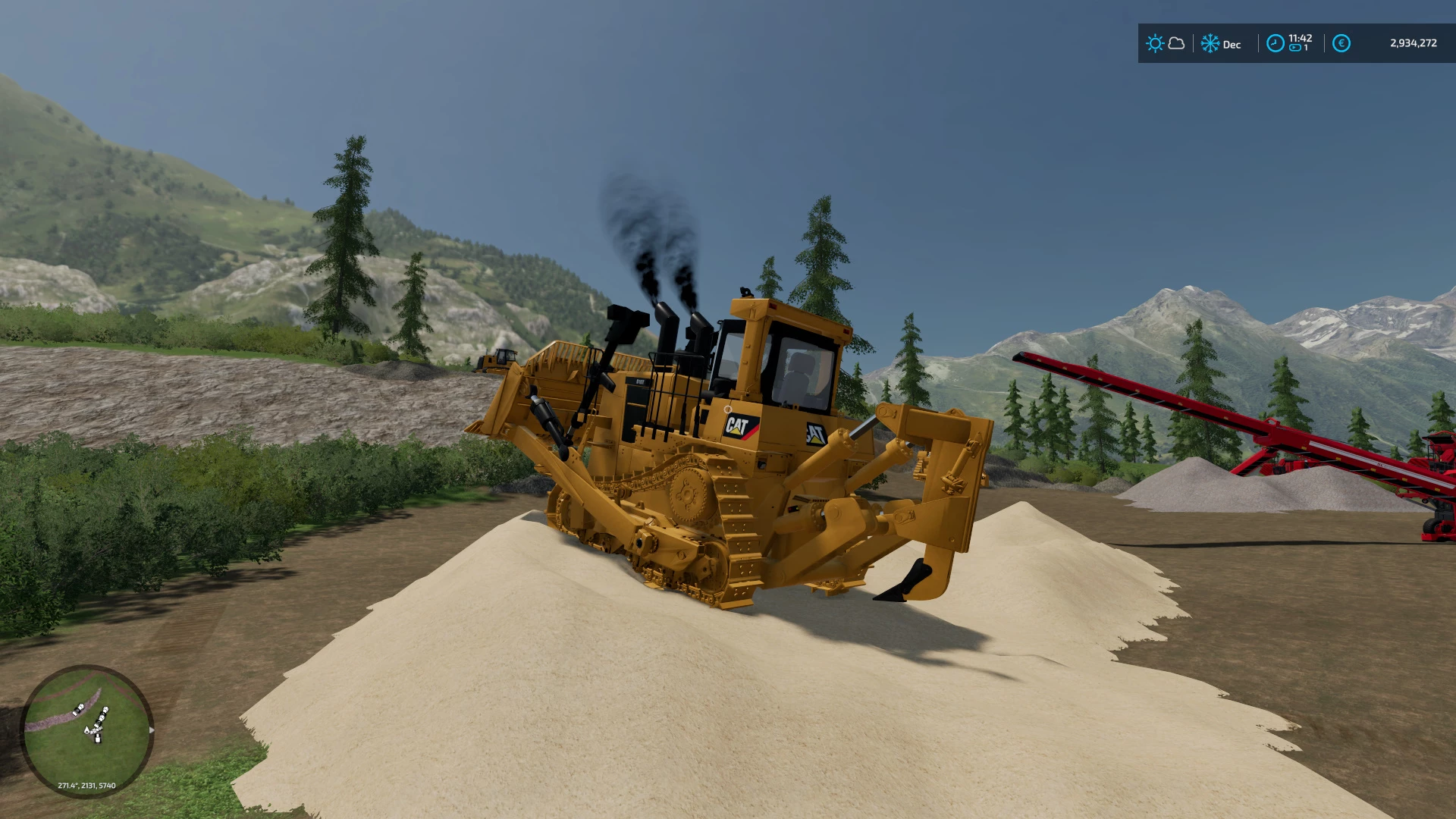Select the sun weather icon

[x=1156, y=43]
